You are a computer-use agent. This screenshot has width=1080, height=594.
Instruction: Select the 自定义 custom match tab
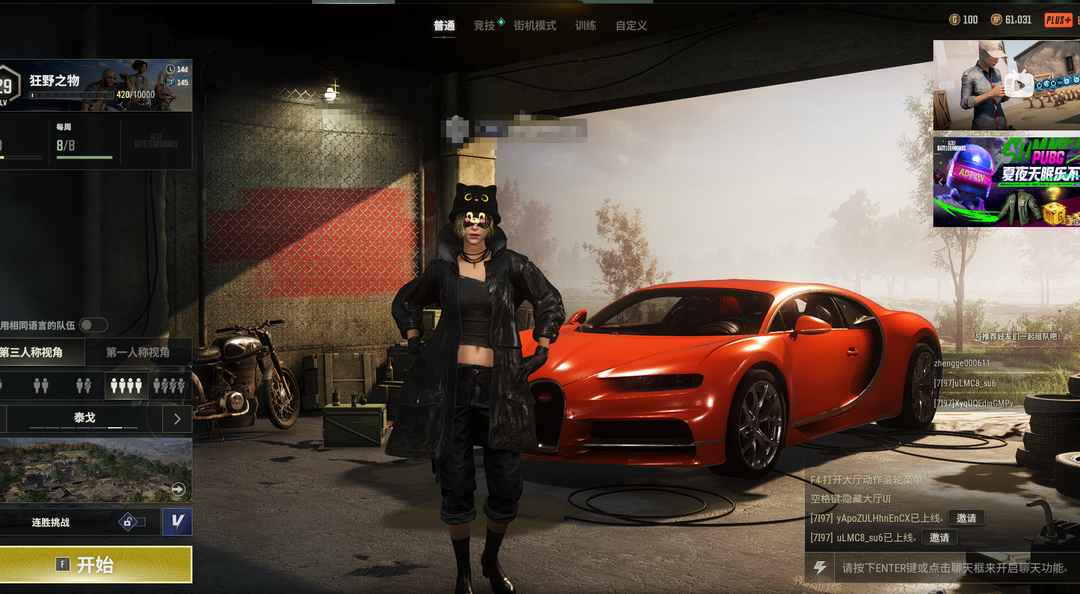(631, 26)
